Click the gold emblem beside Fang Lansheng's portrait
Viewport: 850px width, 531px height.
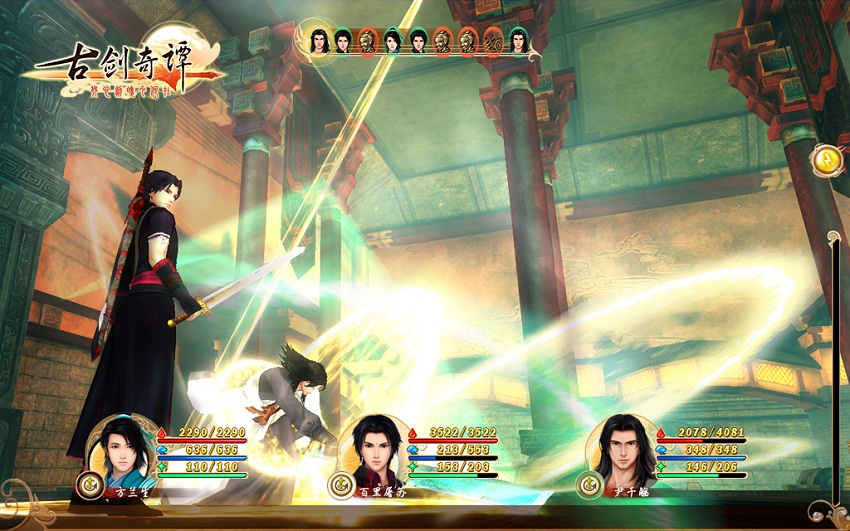(88, 487)
